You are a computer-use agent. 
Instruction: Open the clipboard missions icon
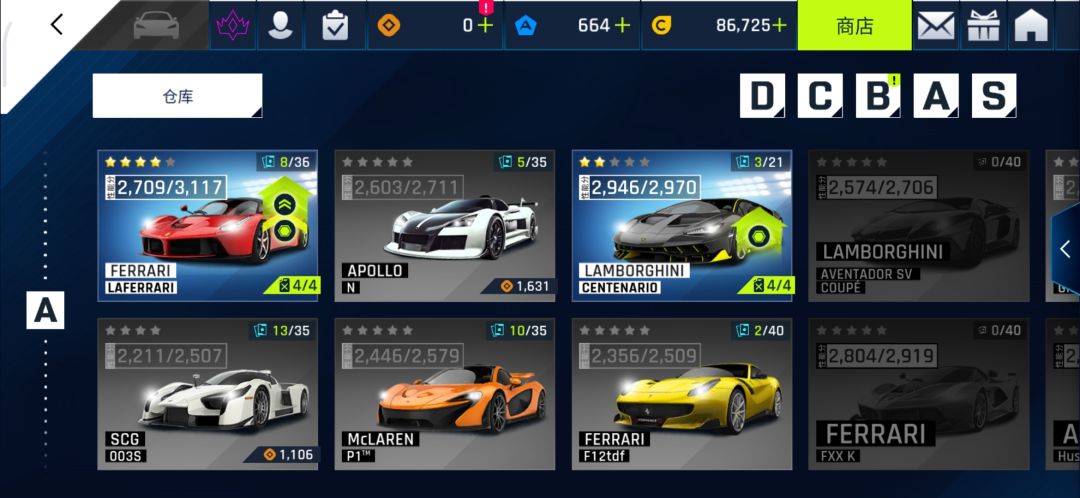335,25
